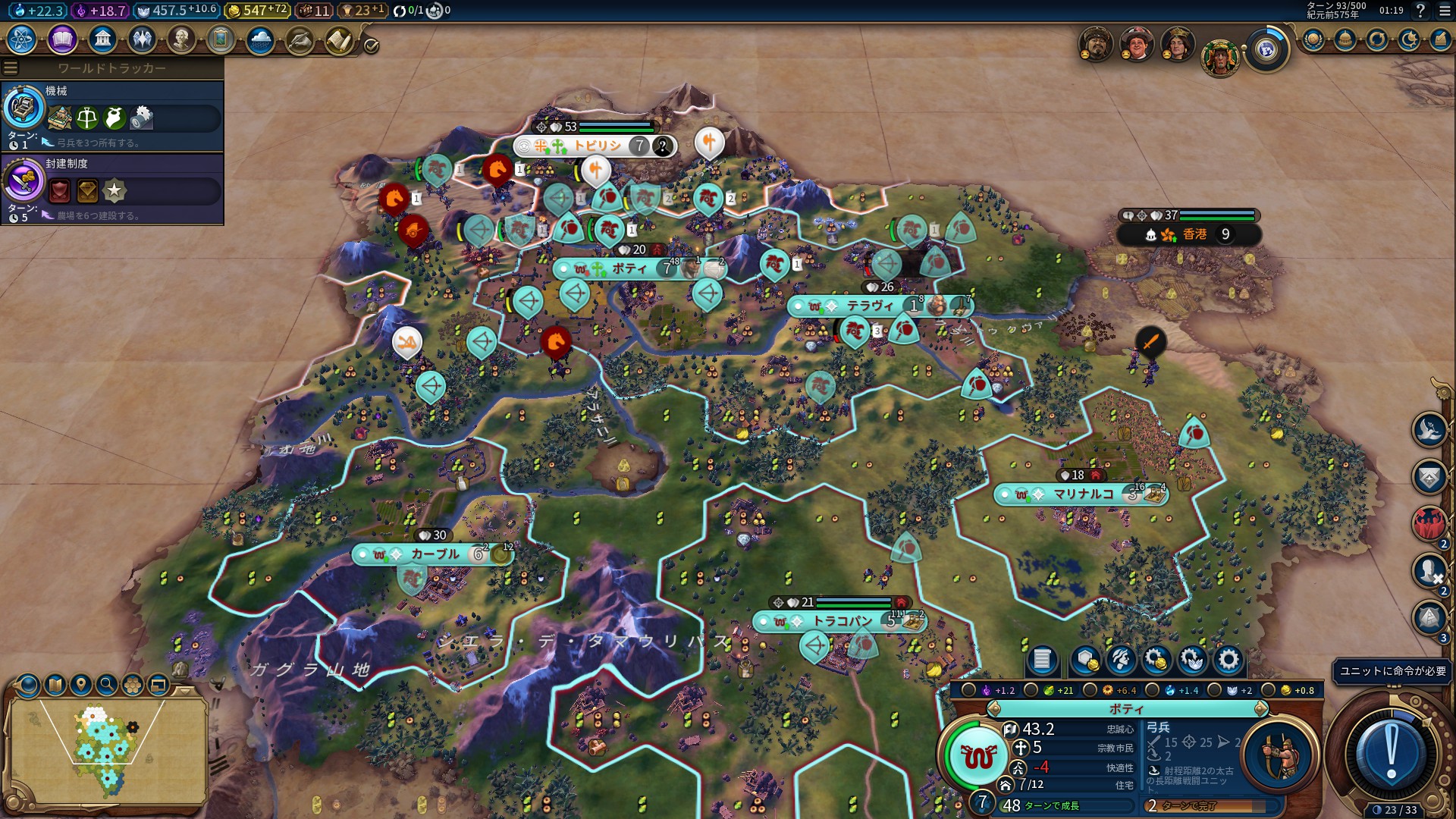This screenshot has height=819, width=1456.
Task: Toggle the ワールドトラッカー list menu button
Action: click(x=11, y=68)
